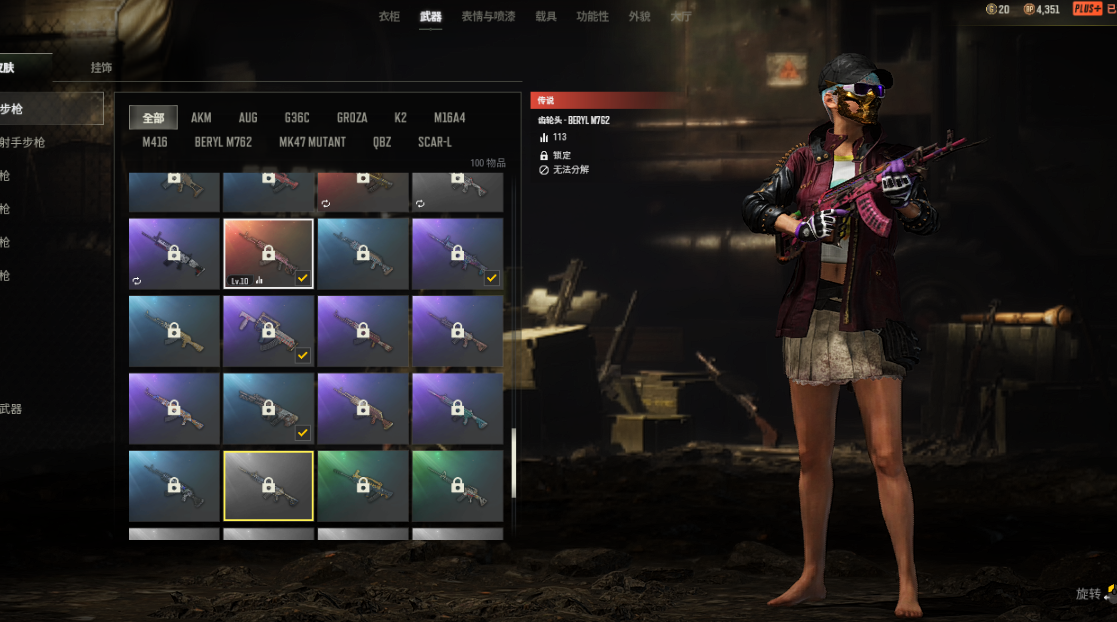The image size is (1117, 622).
Task: Select the QBZ weapon filter
Action: (382, 142)
